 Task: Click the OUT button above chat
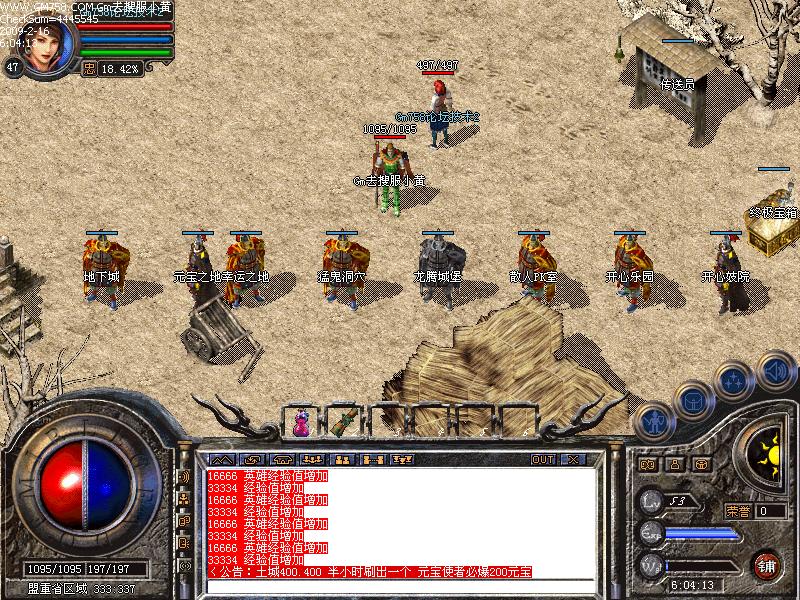[x=543, y=460]
